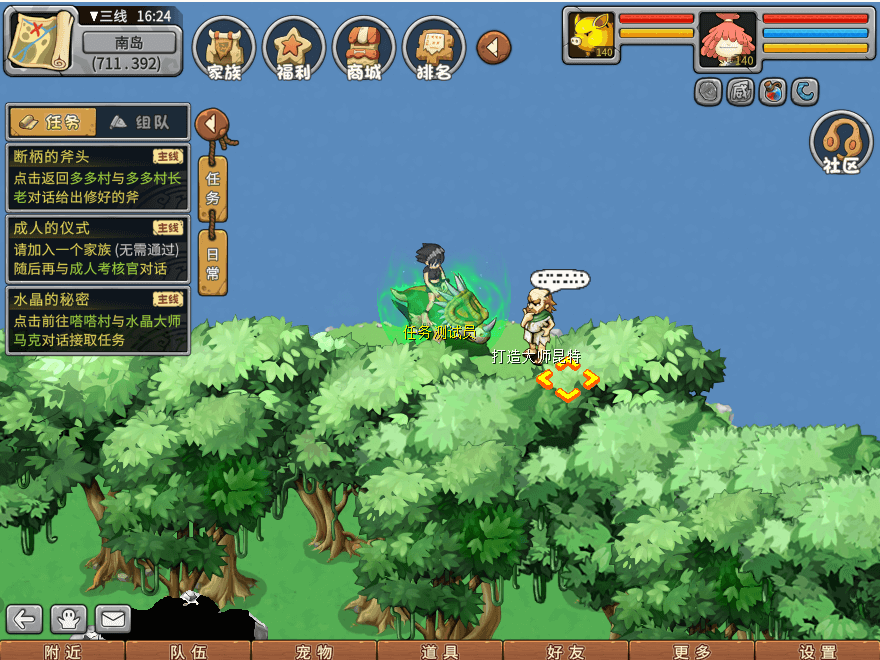Screen dimensions: 880x660
Task: Collapse the top icon row with the arrow button
Action: click(494, 47)
